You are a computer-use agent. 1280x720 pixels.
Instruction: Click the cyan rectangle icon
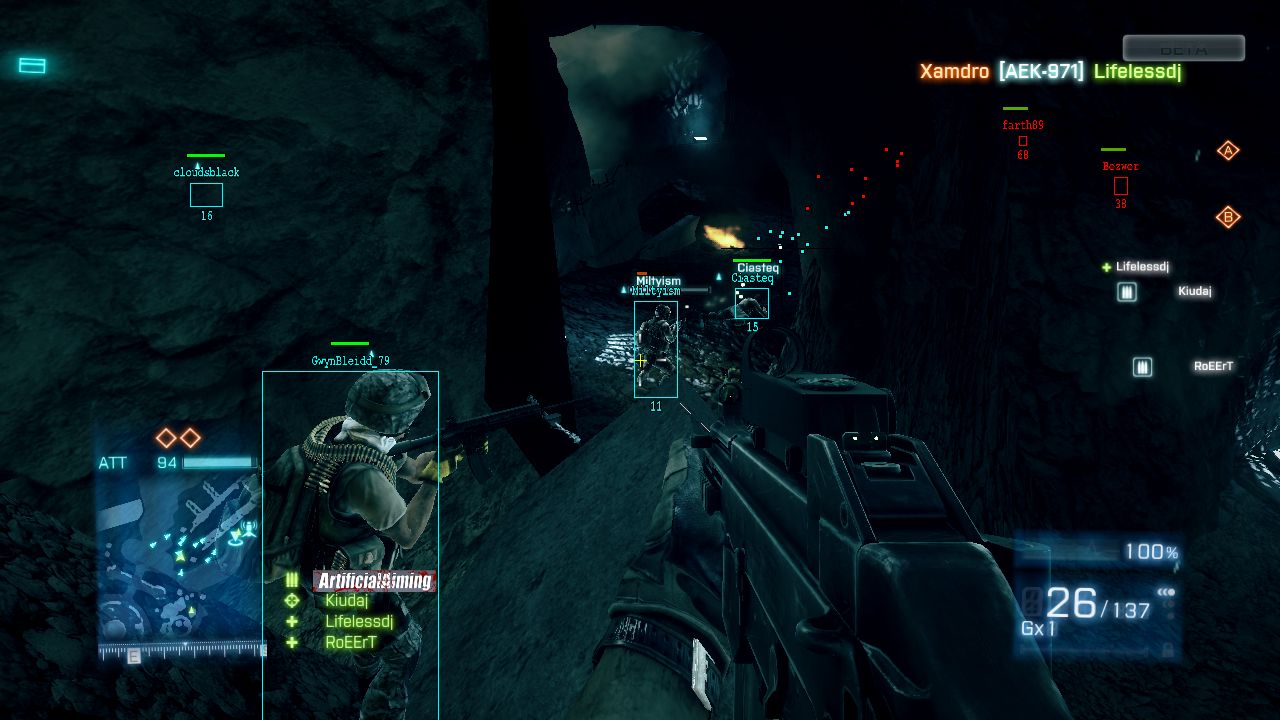(x=32, y=66)
